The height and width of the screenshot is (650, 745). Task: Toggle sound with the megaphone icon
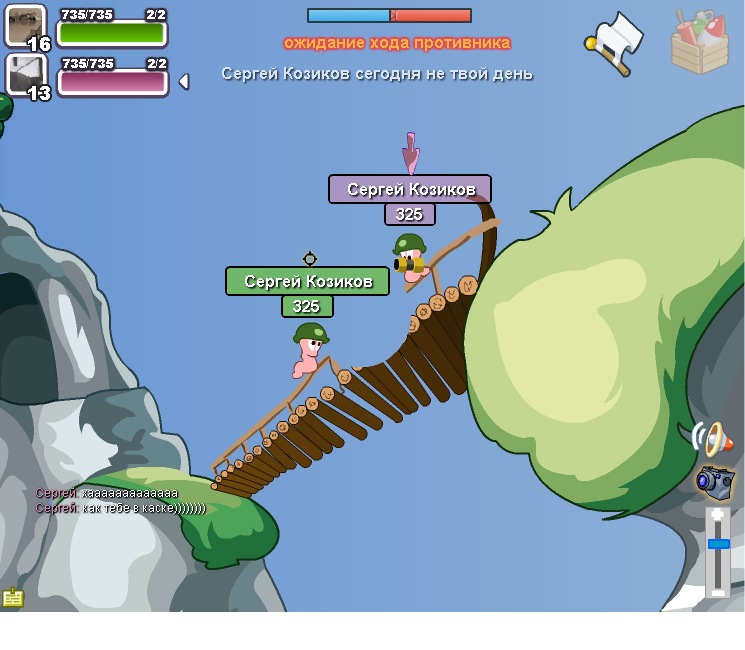point(712,437)
